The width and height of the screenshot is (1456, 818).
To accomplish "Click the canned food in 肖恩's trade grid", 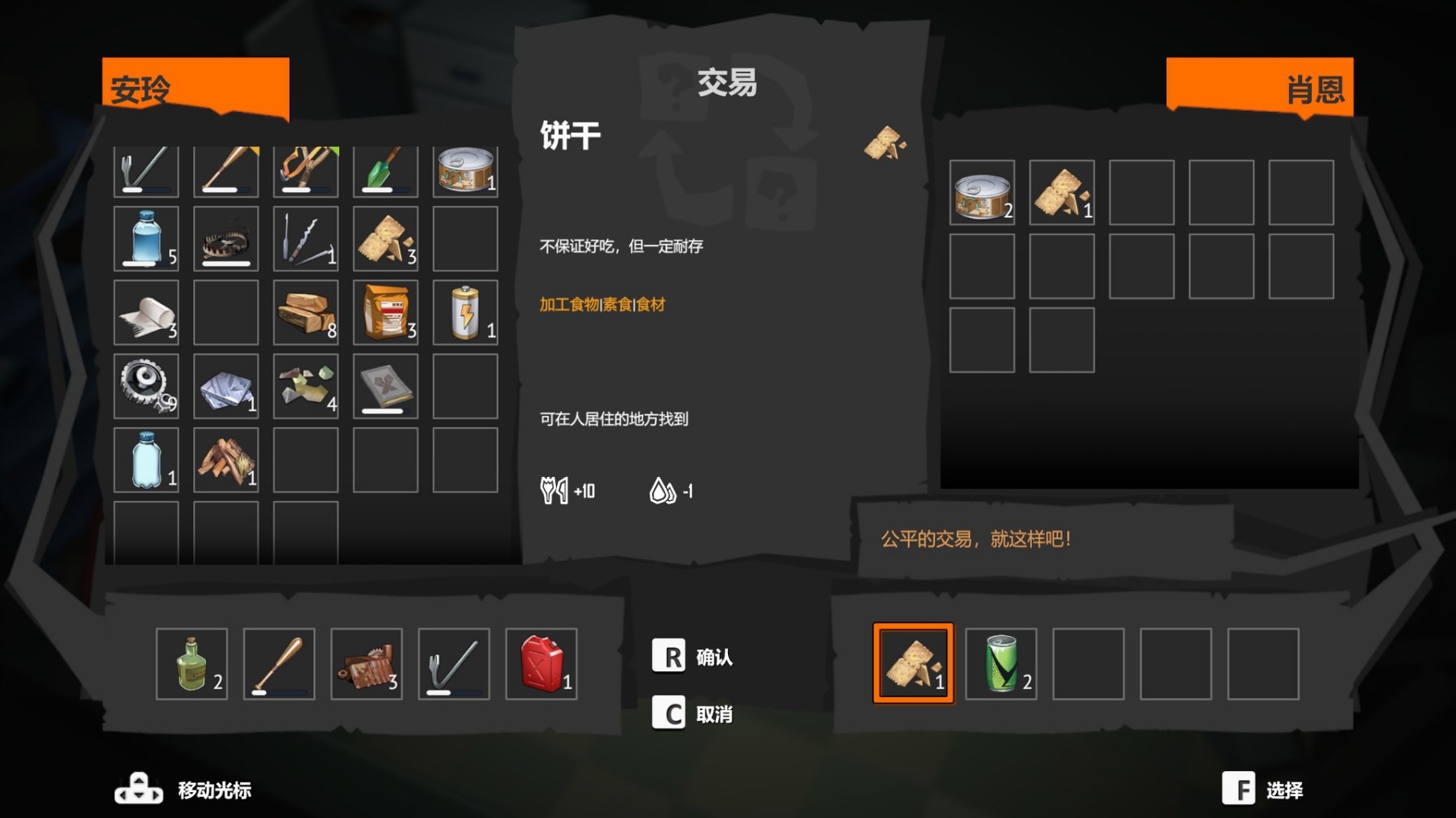I will point(982,195).
